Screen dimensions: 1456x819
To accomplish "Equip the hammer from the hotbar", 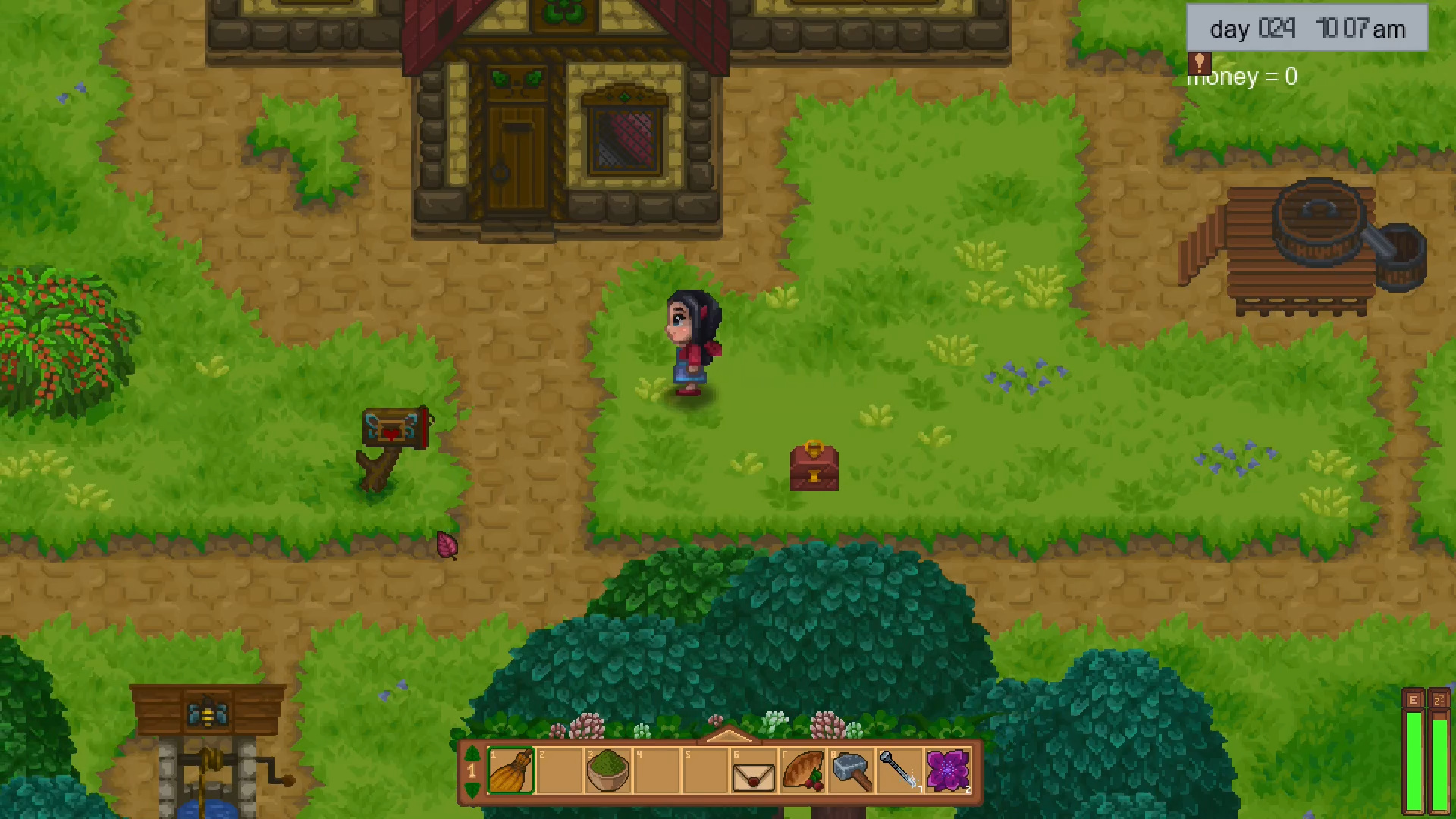I will click(x=851, y=771).
